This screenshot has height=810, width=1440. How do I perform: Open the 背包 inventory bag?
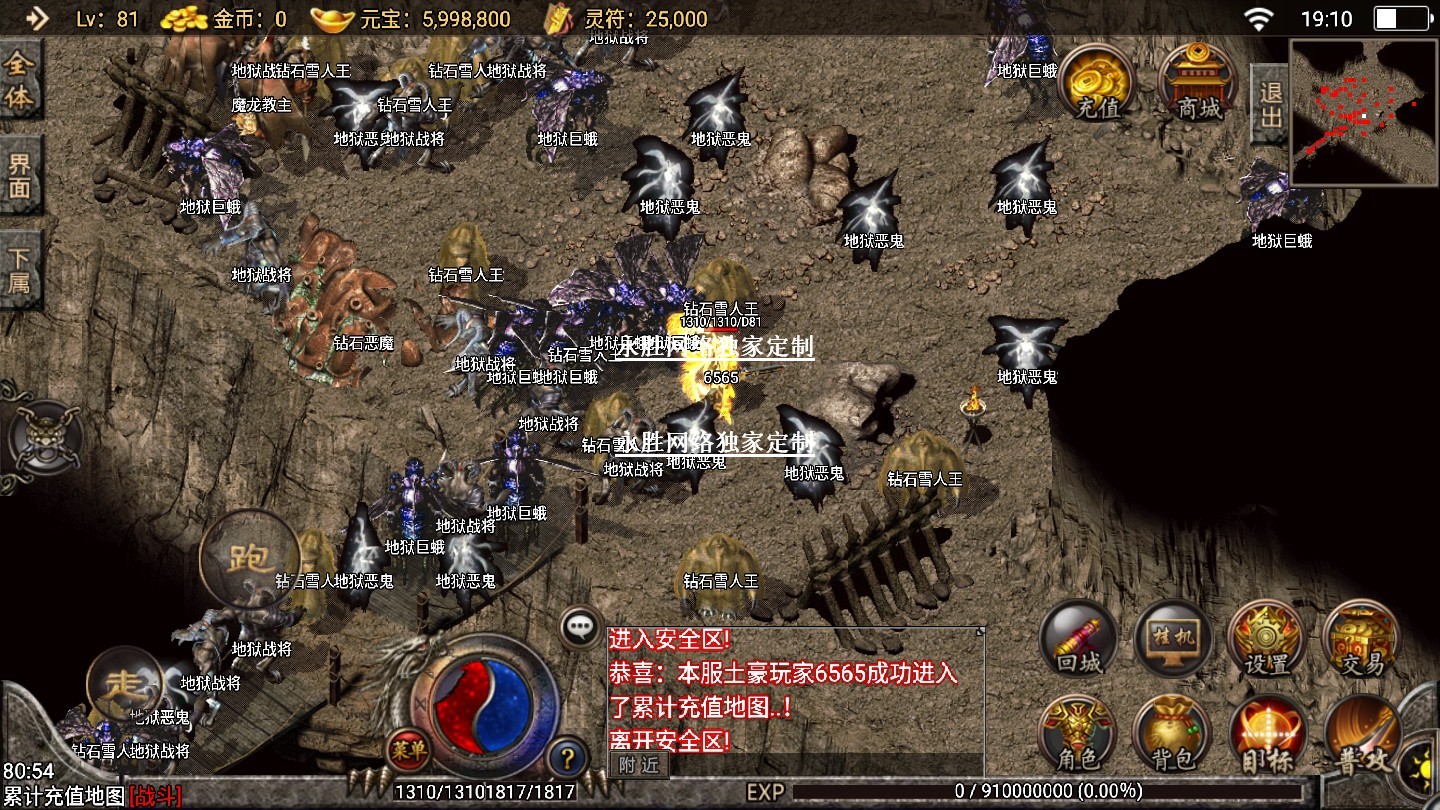[x=1173, y=733]
